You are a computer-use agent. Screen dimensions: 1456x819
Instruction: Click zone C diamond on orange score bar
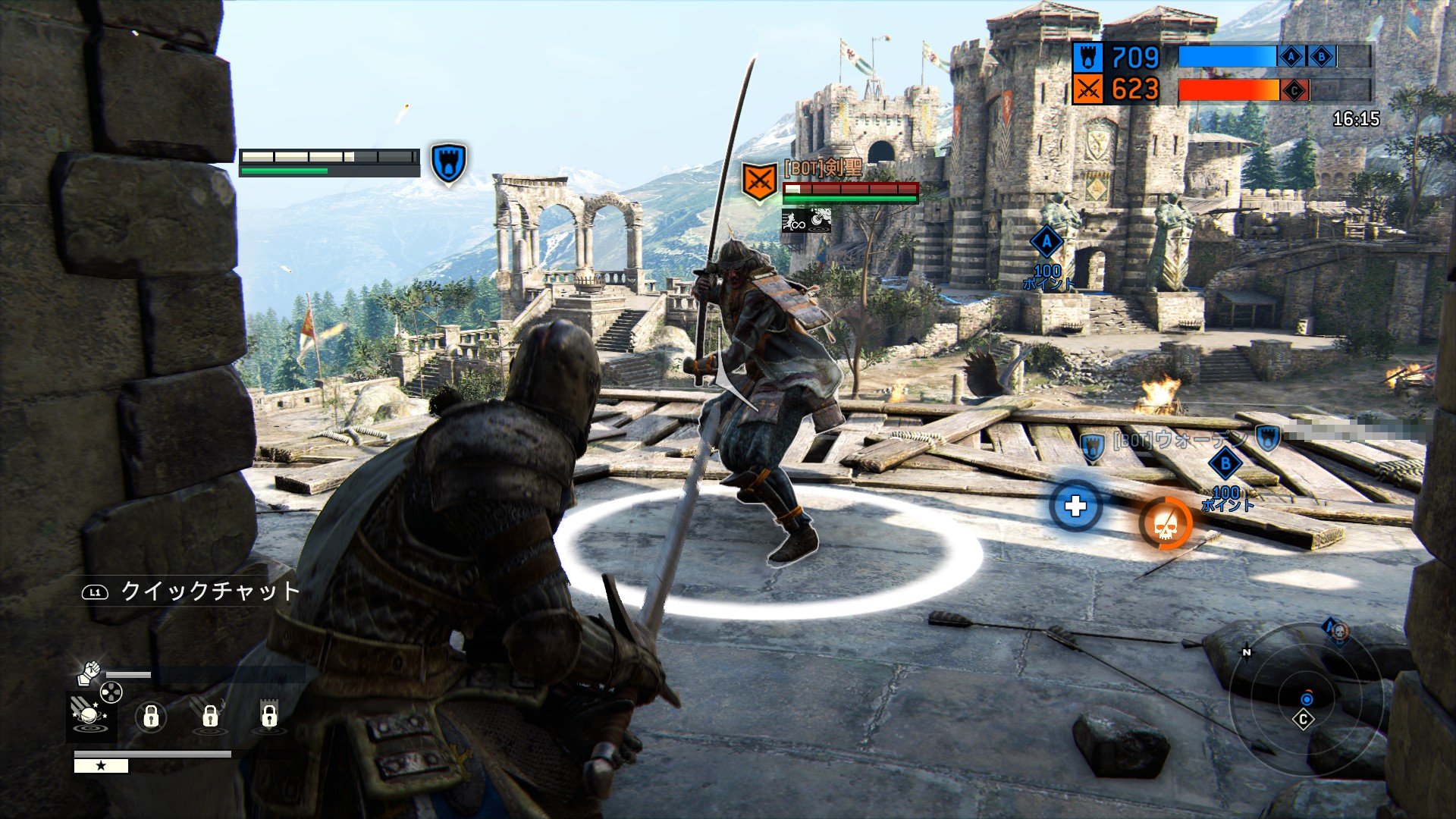1294,91
